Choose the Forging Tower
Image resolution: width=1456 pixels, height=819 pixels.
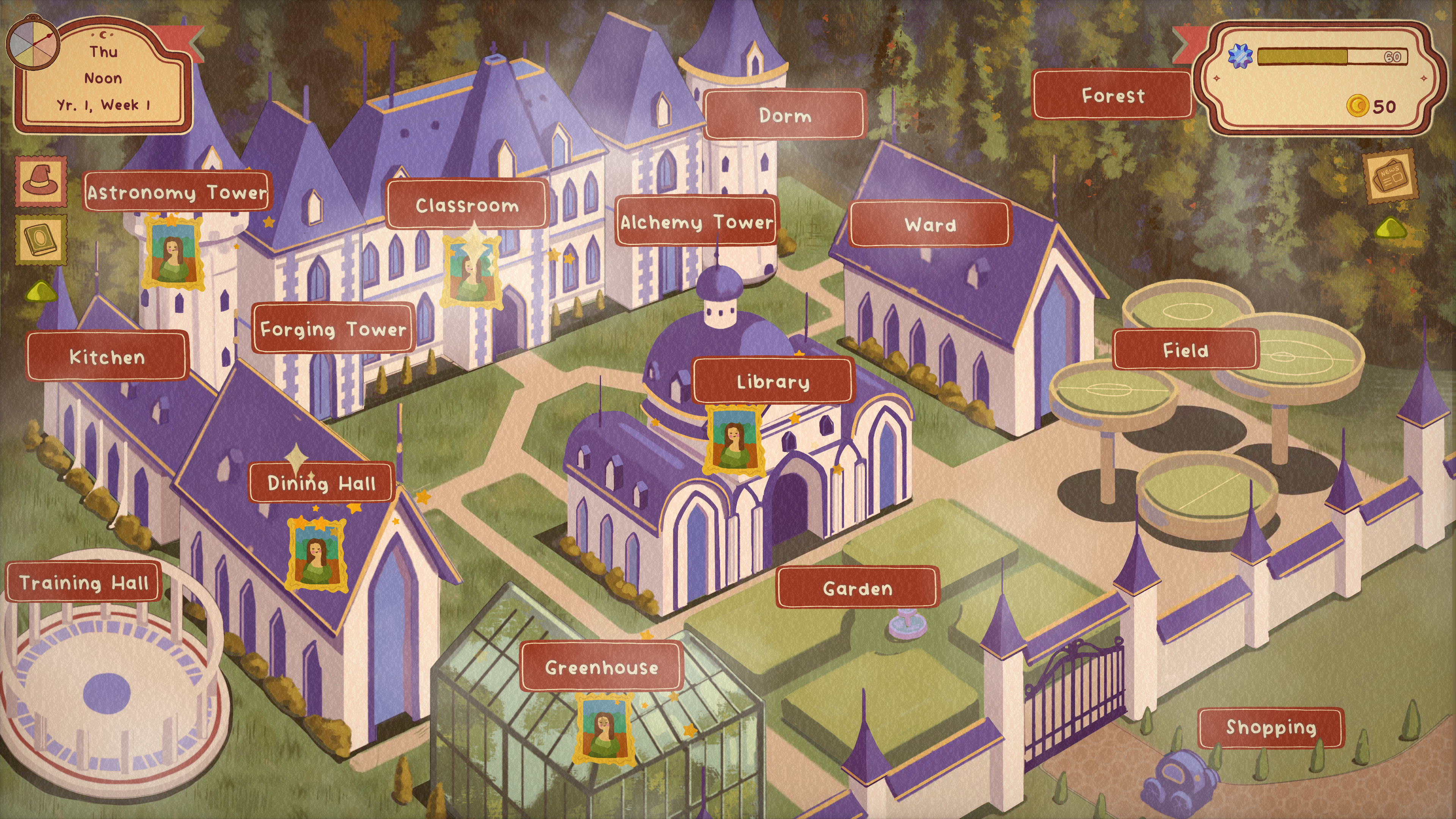333,329
